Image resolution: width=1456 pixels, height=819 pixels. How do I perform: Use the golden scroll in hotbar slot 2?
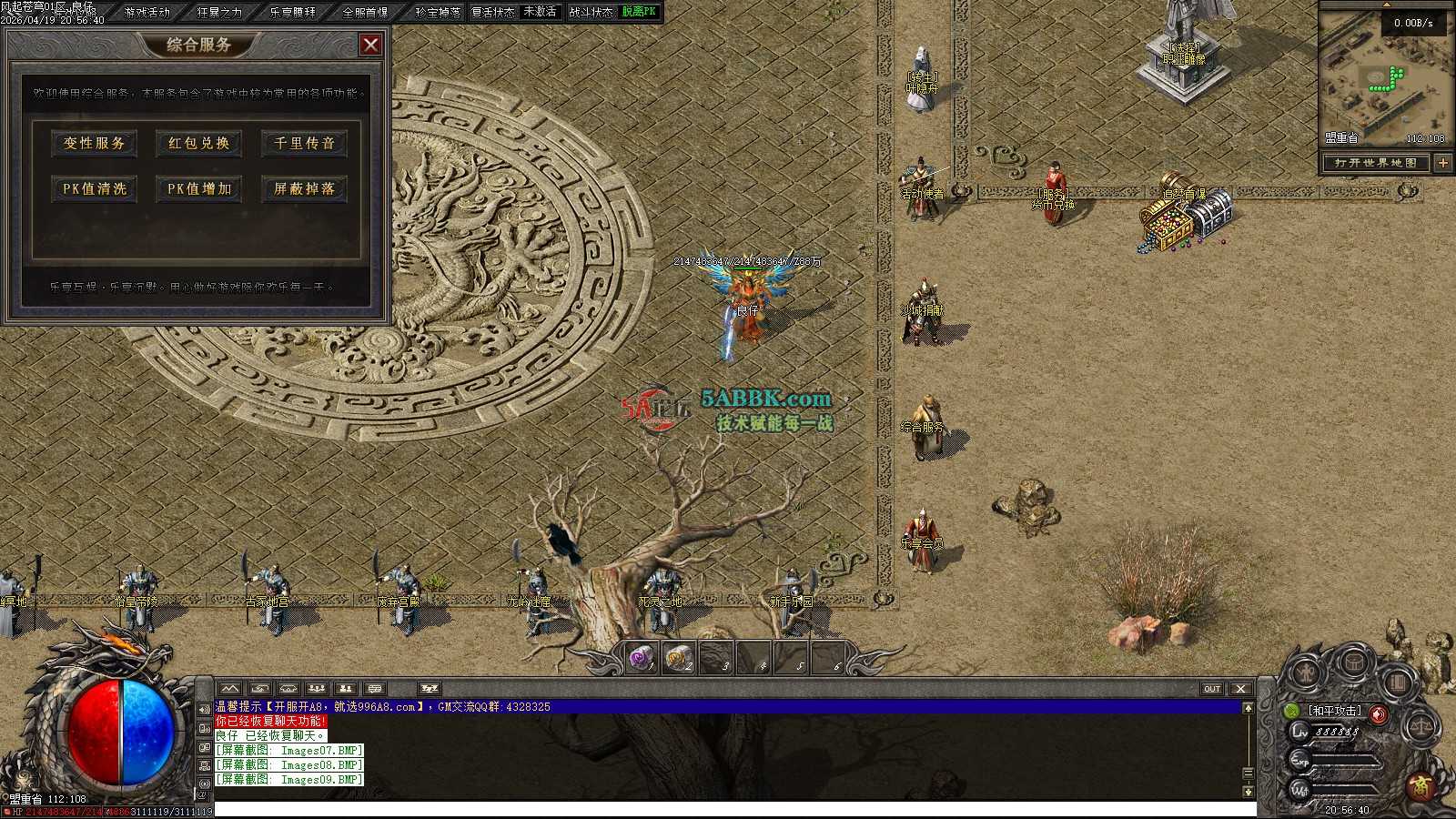[680, 657]
